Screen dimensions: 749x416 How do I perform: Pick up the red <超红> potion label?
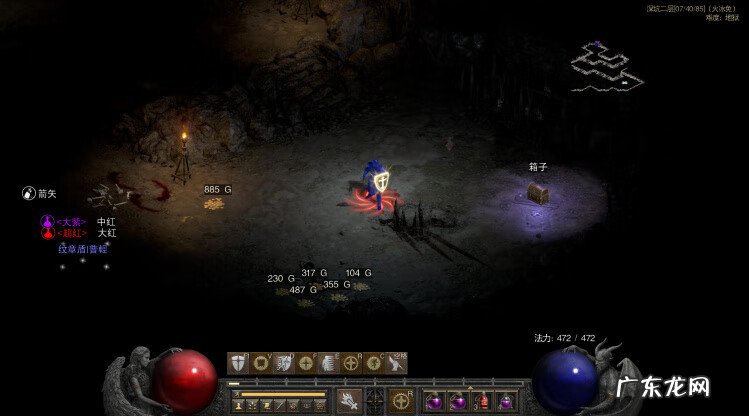click(x=69, y=233)
